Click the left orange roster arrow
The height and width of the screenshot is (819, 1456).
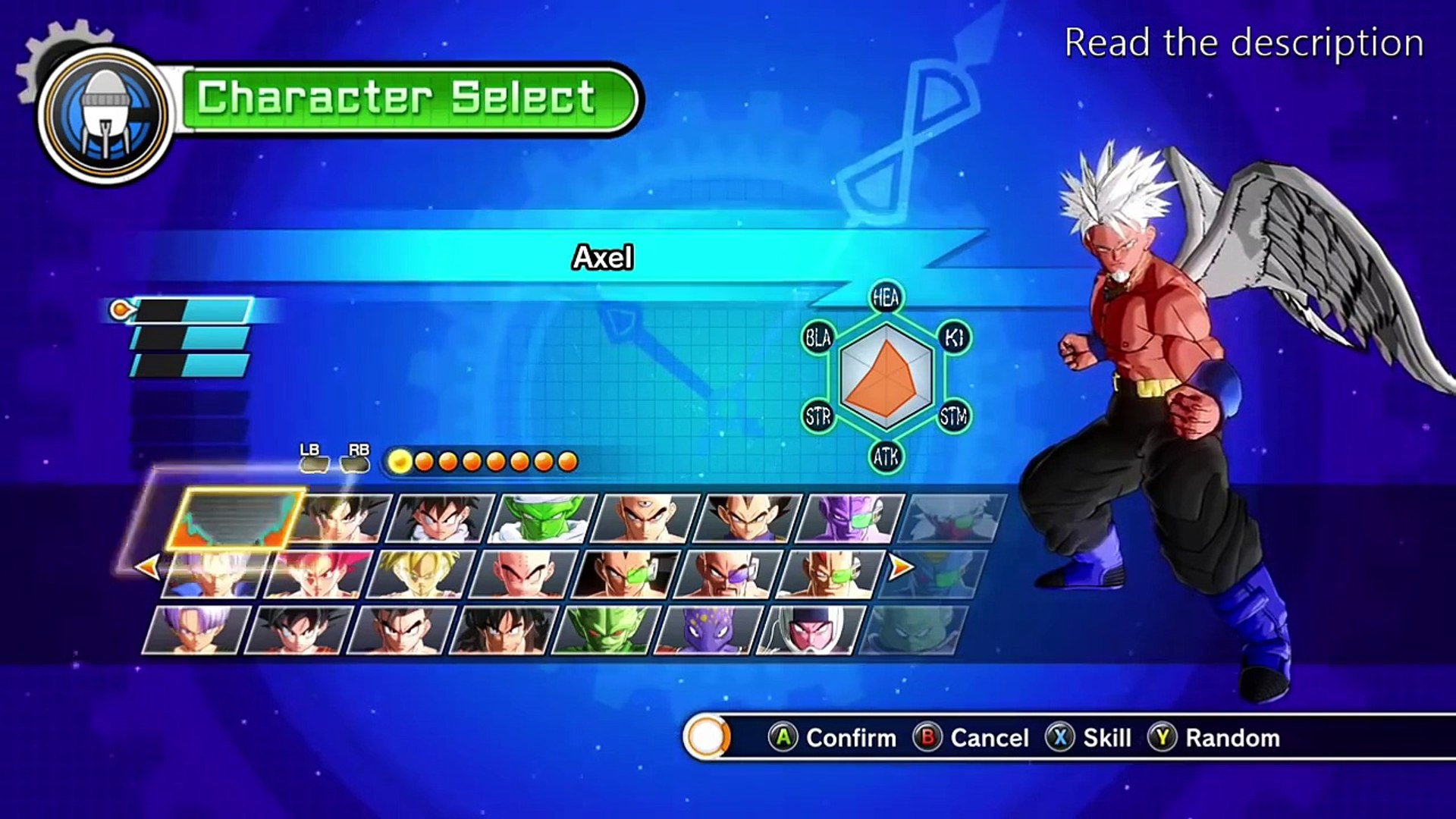click(x=147, y=566)
